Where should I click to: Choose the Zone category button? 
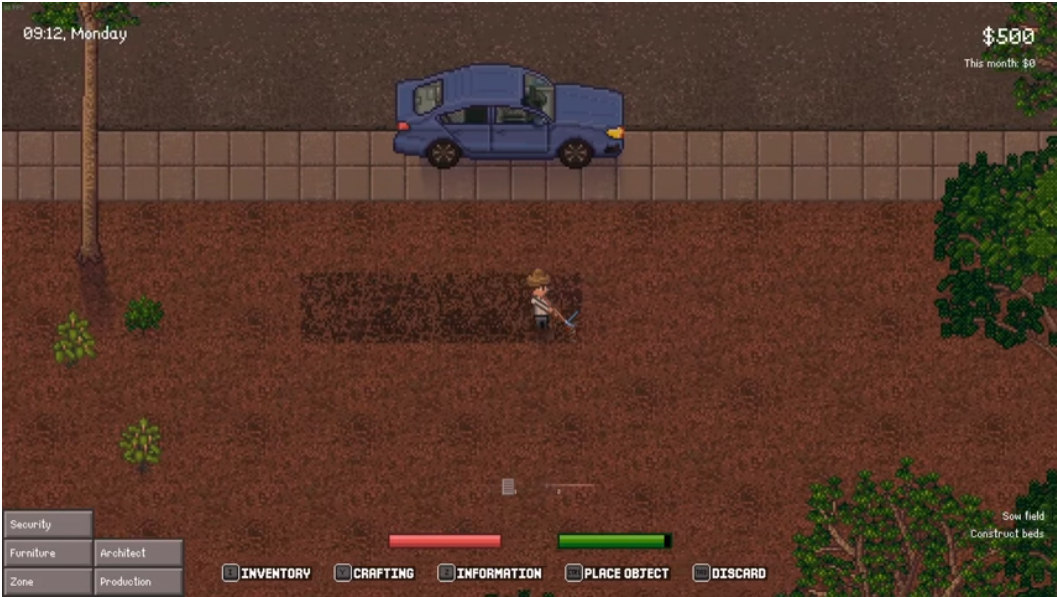click(x=48, y=581)
